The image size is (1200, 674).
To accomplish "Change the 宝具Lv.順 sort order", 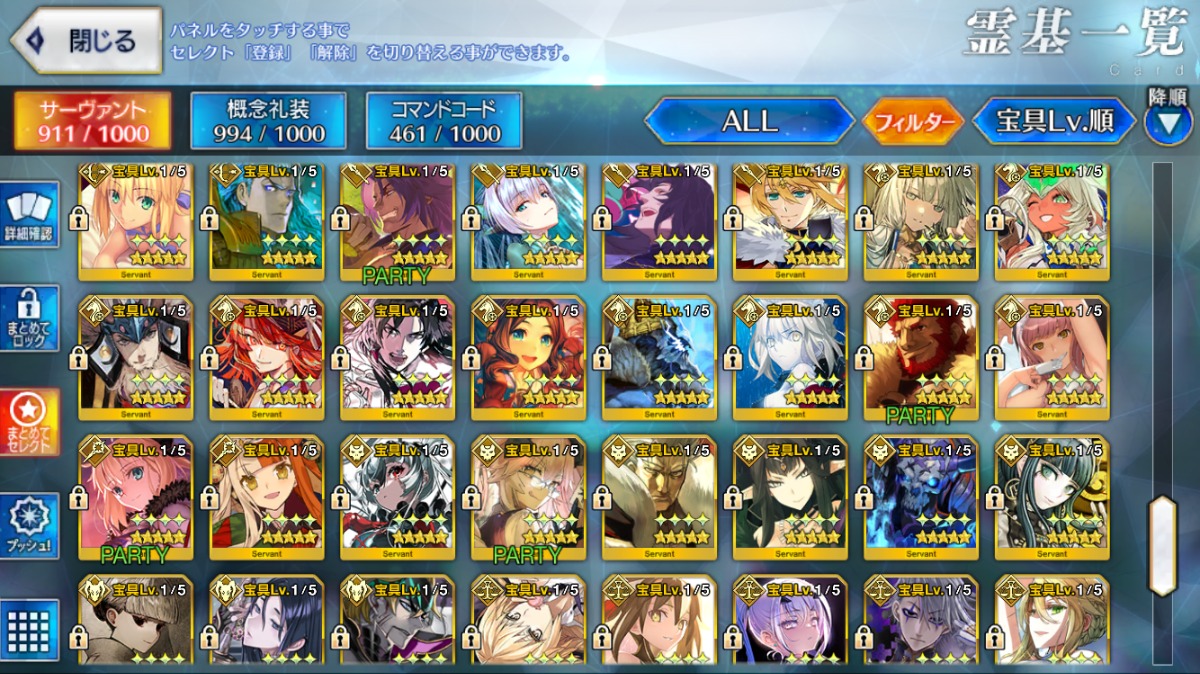I will coord(1054,121).
